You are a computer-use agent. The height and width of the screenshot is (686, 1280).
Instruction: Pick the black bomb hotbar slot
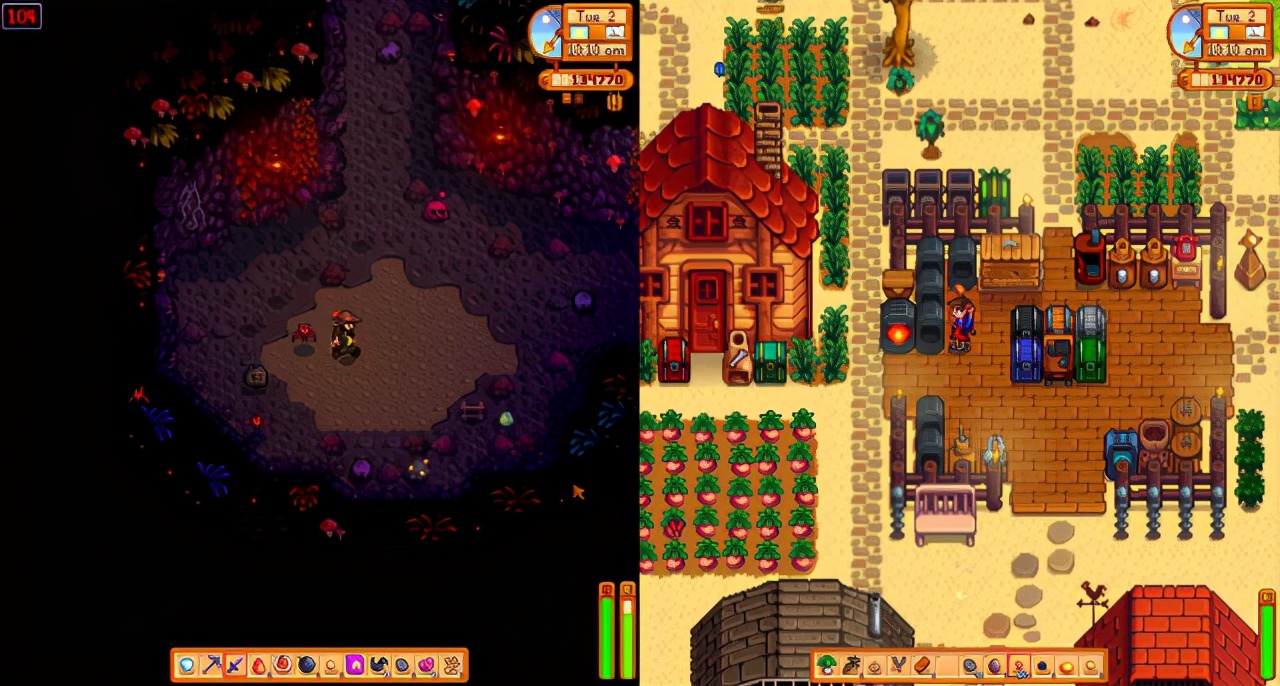[306, 665]
